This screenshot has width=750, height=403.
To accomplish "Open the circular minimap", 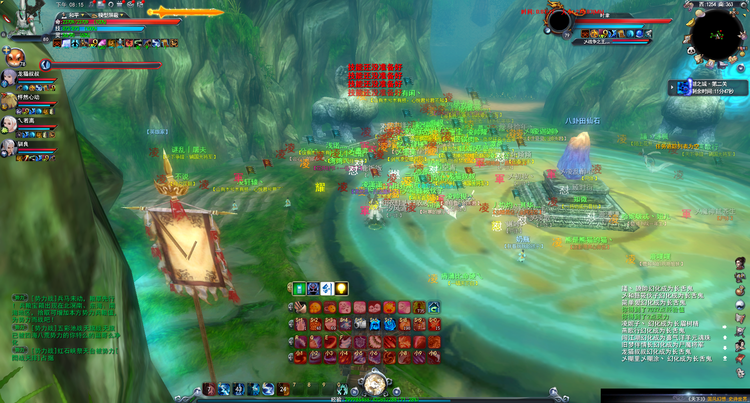I will pos(718,36).
